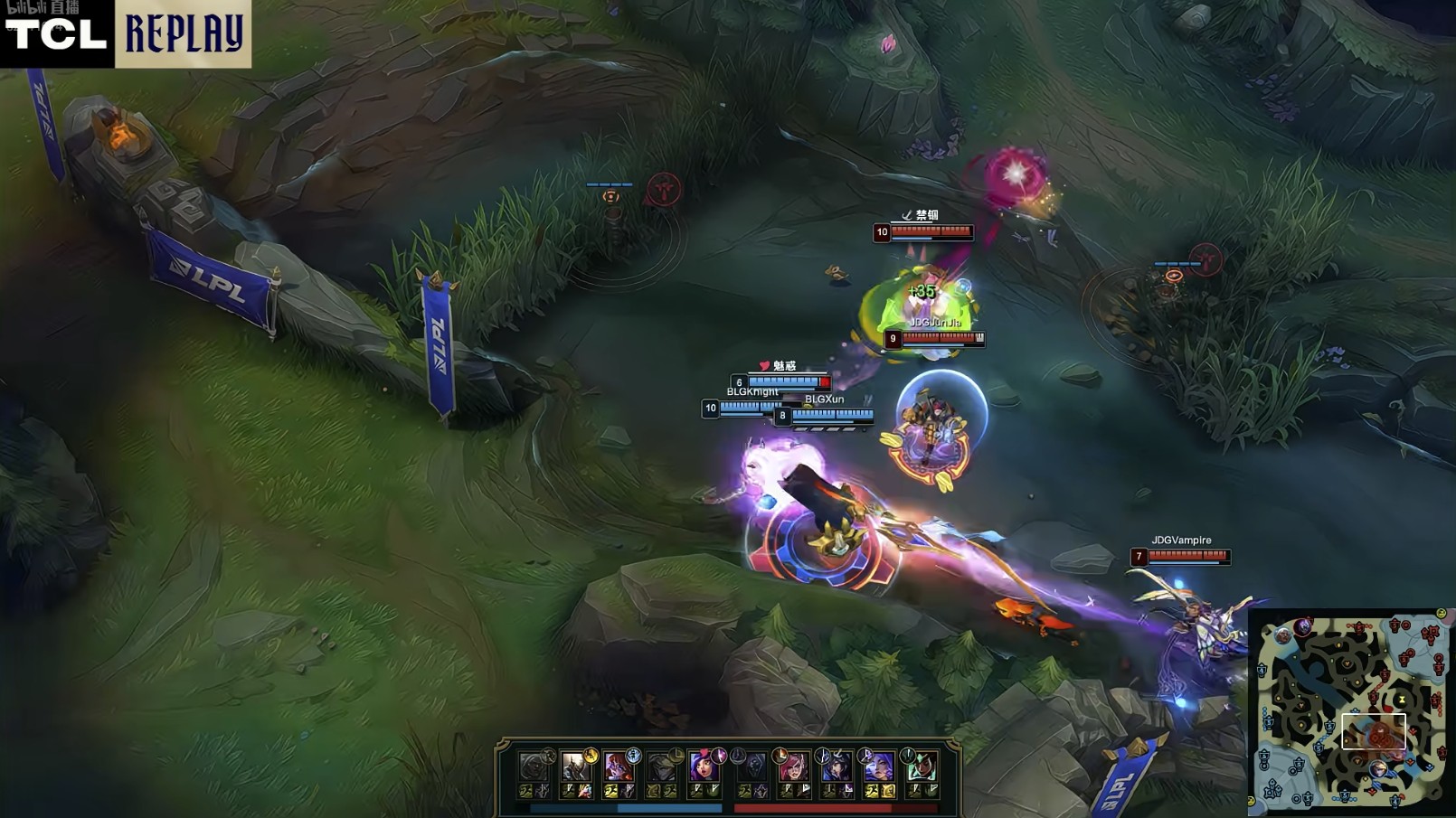Select the blue-side red-haired champion portrait
This screenshot has height=818, width=1456.
point(619,767)
